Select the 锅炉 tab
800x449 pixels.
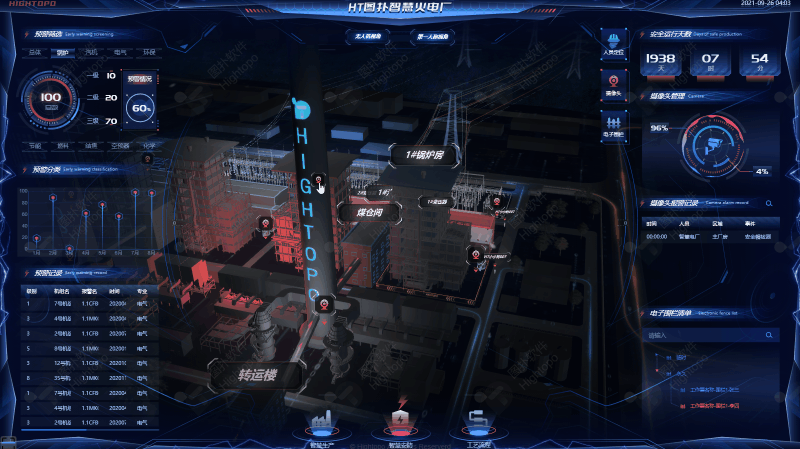click(63, 50)
